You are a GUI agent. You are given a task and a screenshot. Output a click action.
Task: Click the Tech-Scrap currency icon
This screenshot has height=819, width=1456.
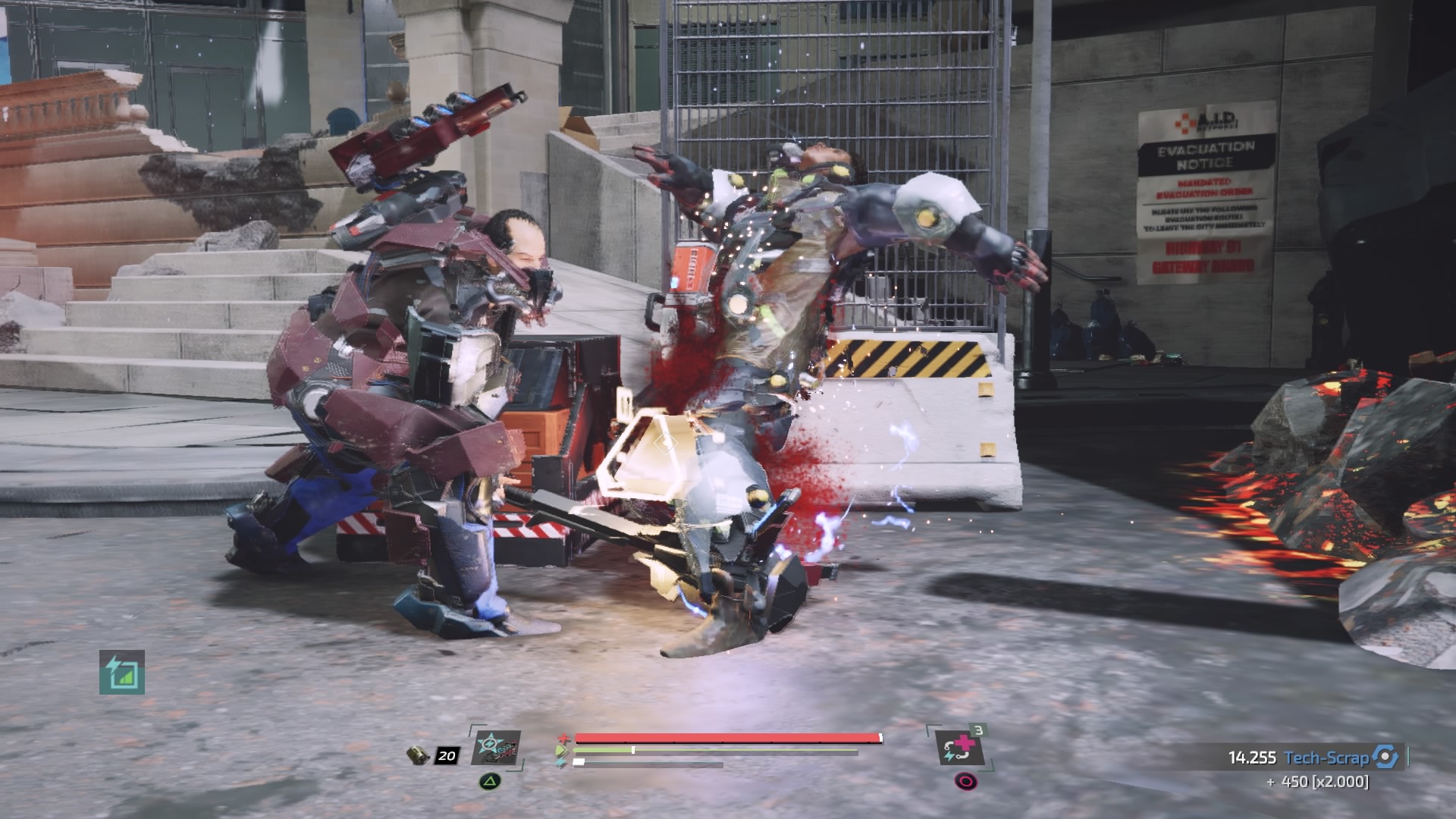(x=1385, y=757)
